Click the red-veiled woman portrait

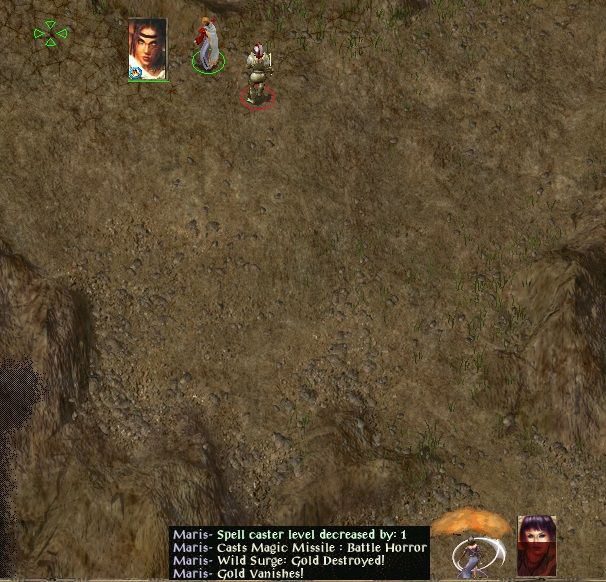point(537,545)
